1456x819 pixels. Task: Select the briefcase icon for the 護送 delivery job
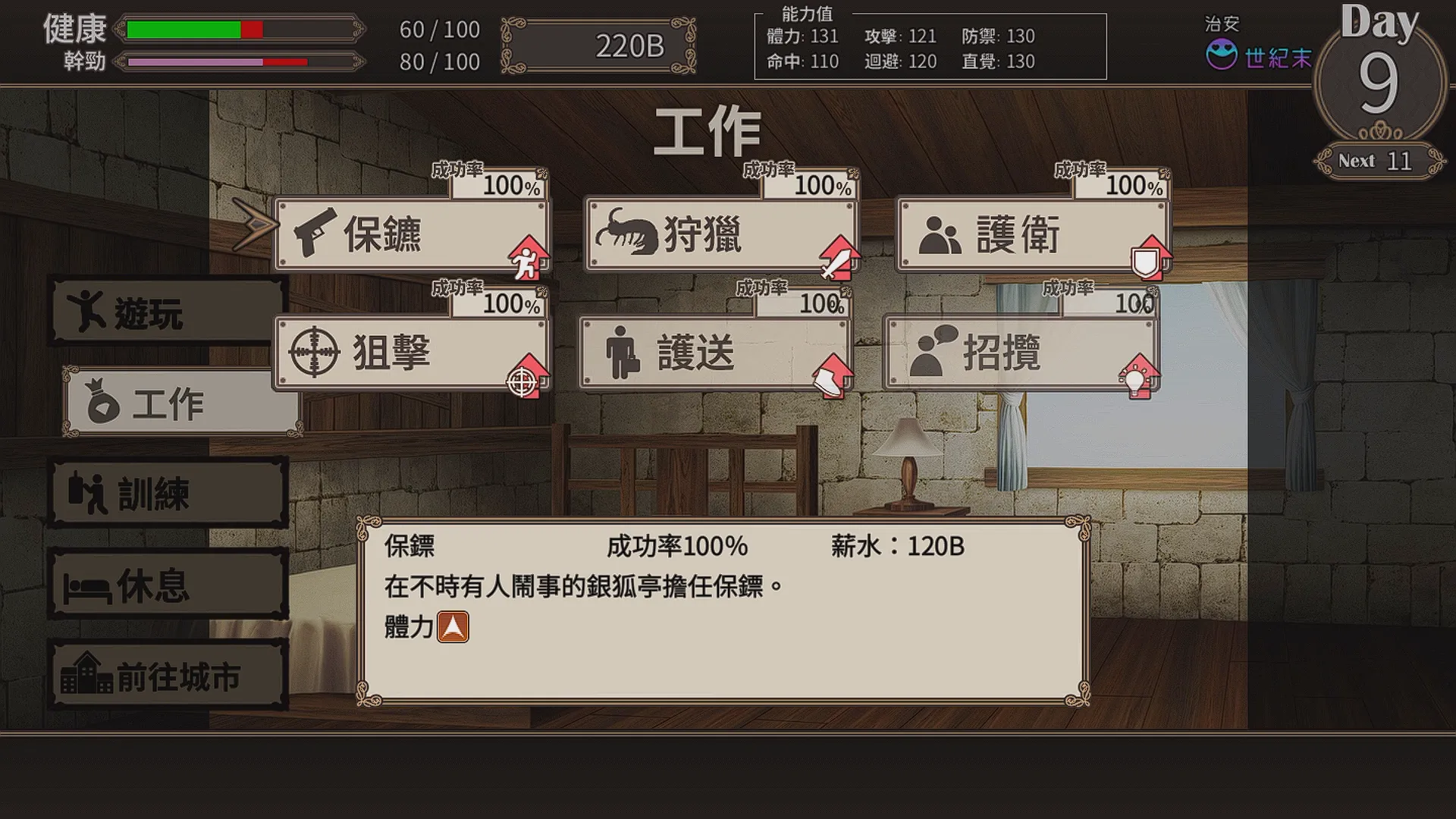tap(622, 350)
